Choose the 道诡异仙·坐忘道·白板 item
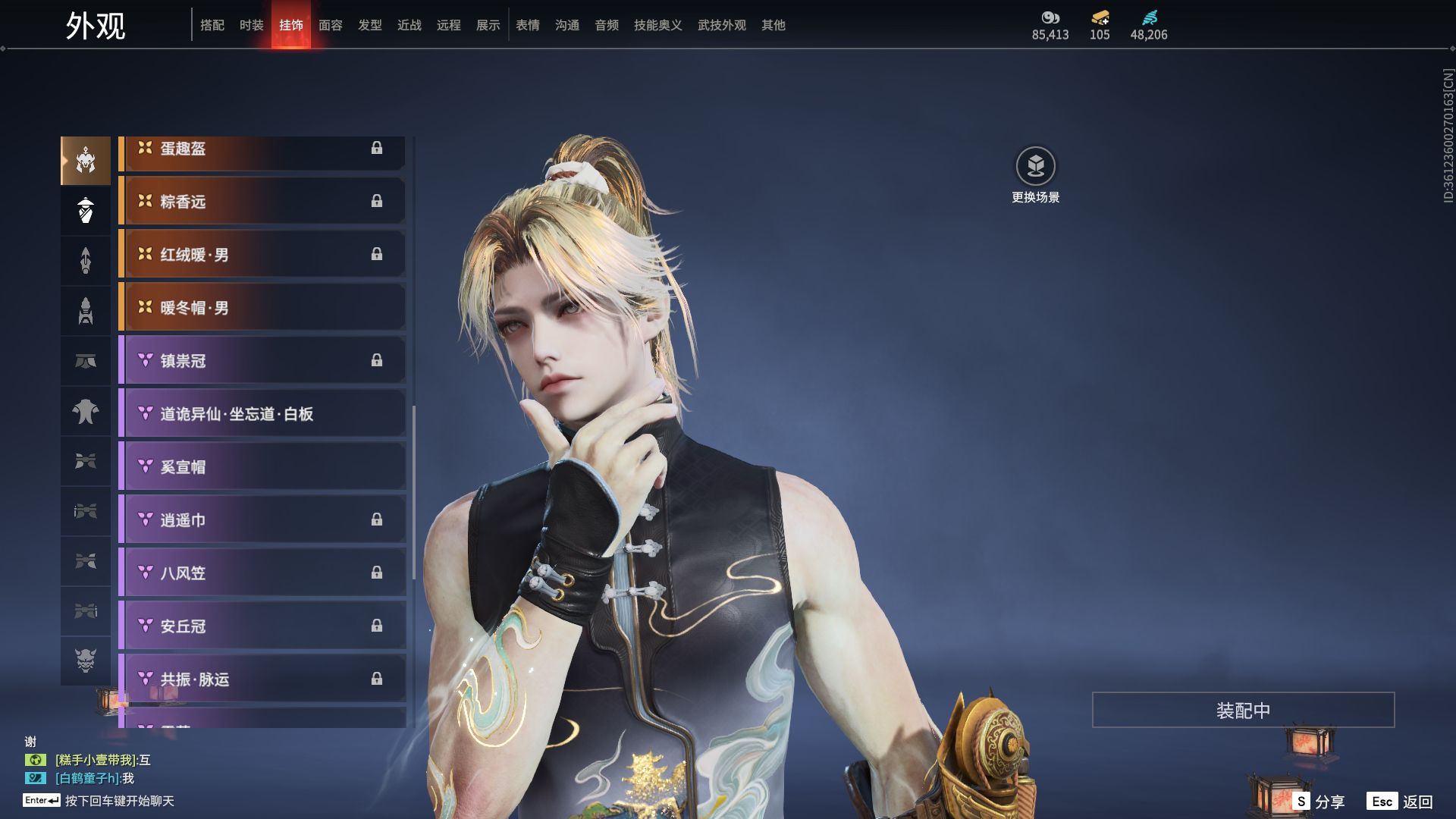The image size is (1456, 819). [x=262, y=414]
